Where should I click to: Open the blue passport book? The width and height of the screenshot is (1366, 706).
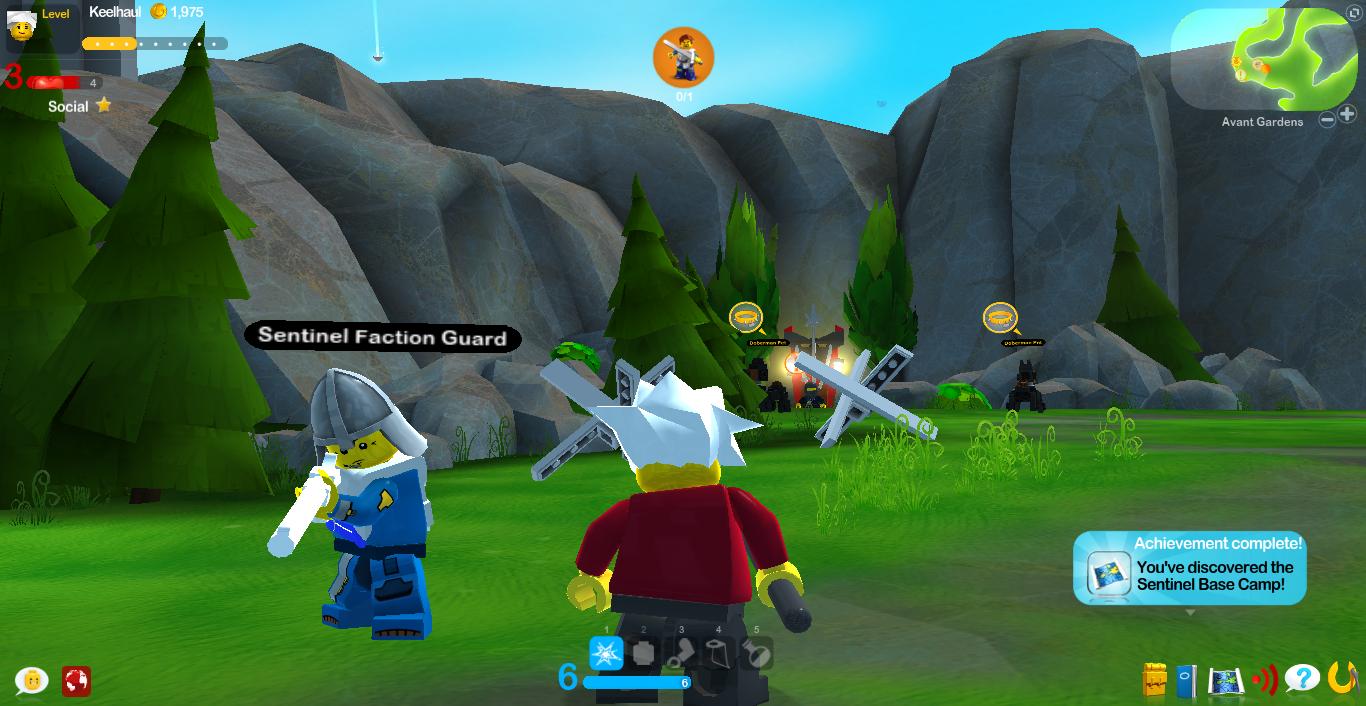pyautogui.click(x=1186, y=680)
